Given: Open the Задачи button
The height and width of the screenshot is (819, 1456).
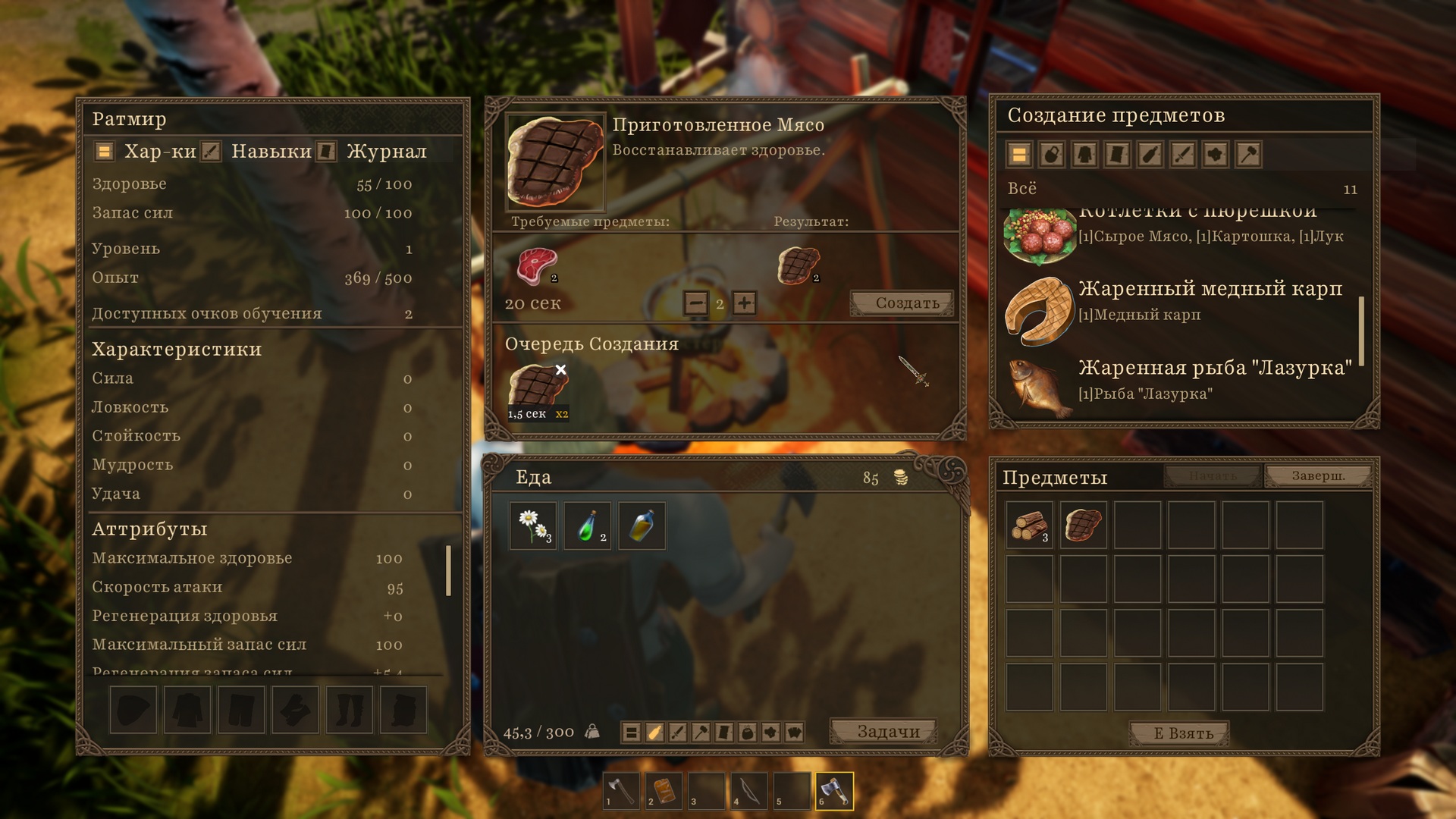Looking at the screenshot, I should (x=887, y=732).
